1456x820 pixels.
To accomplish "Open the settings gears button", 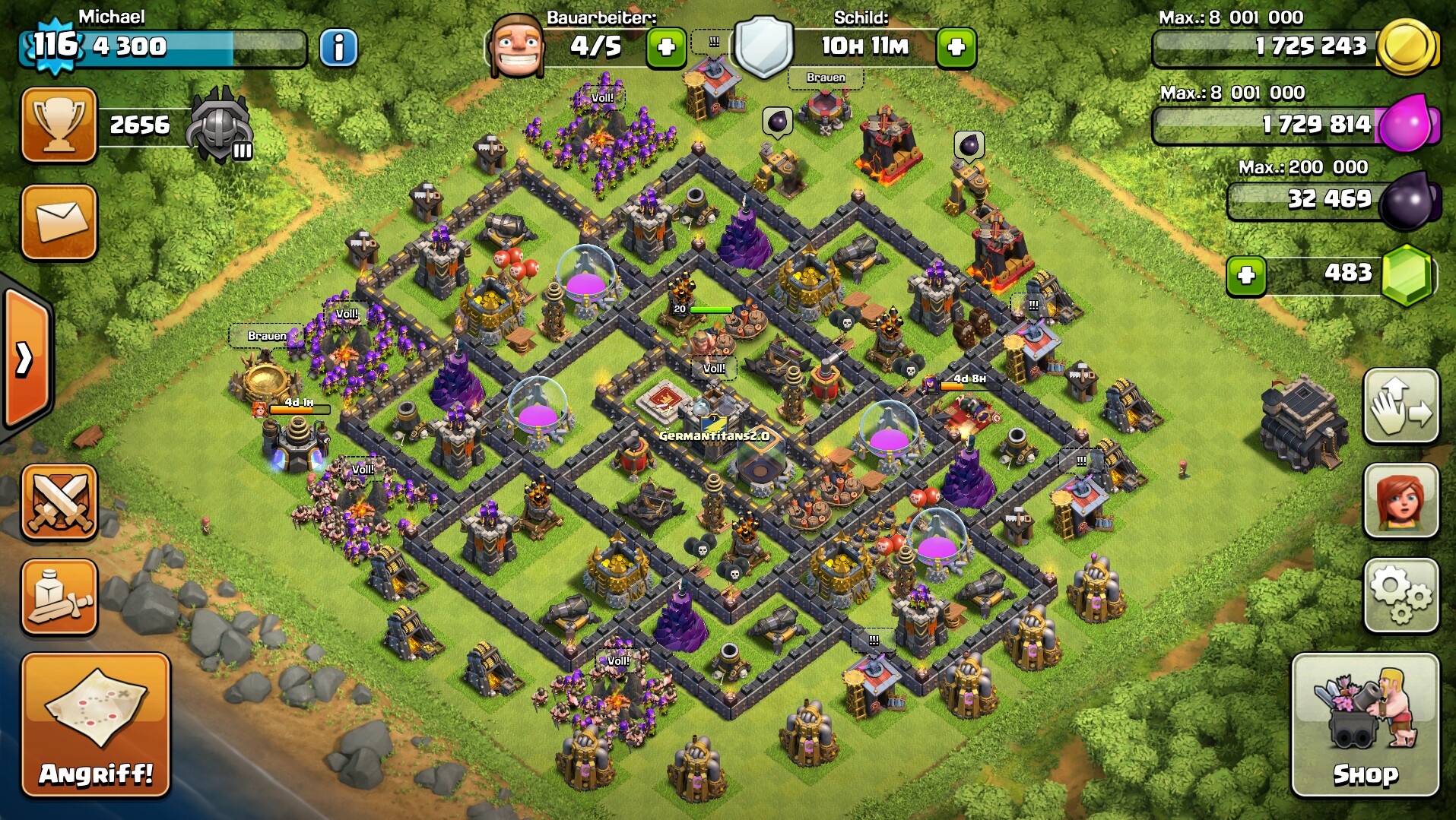I will point(1400,596).
